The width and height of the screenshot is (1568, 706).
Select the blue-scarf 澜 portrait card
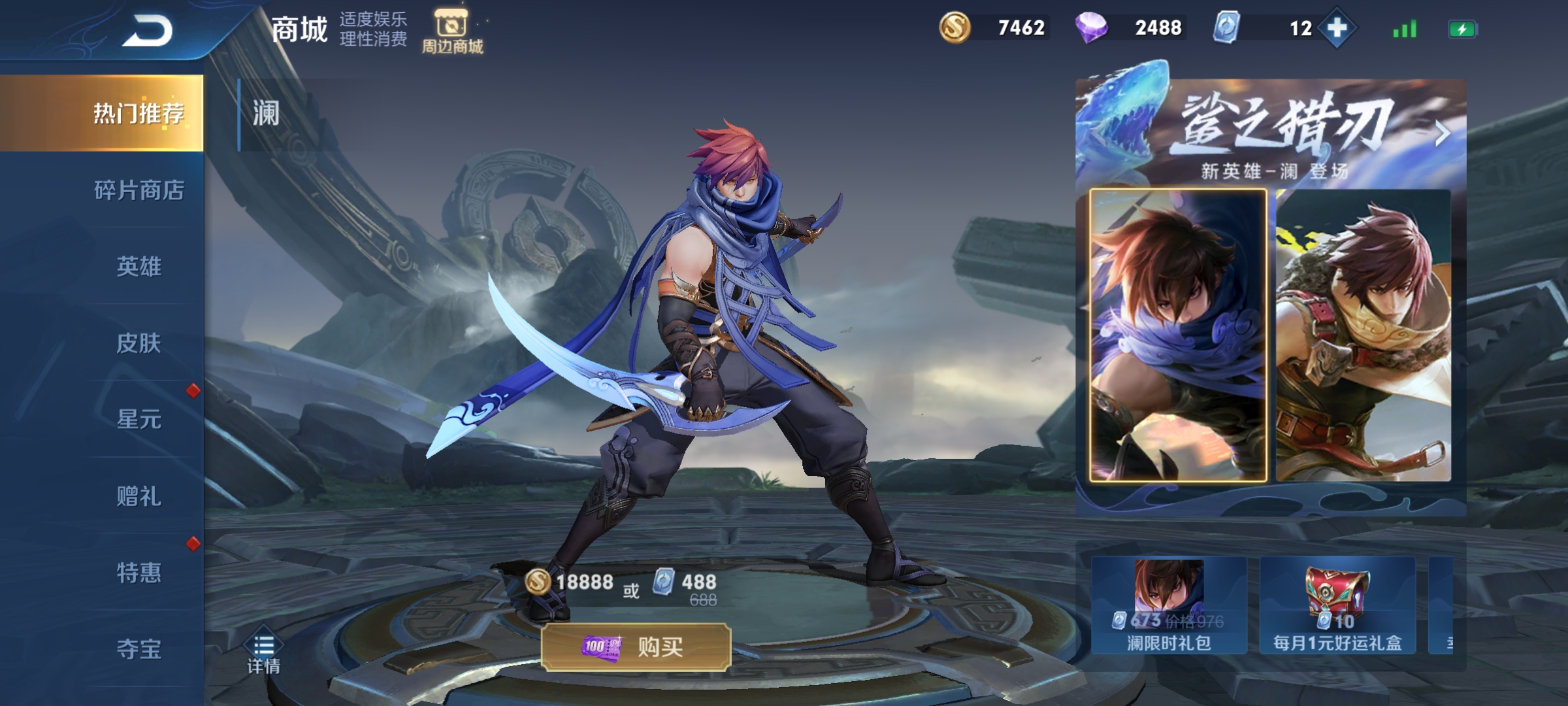1178,335
